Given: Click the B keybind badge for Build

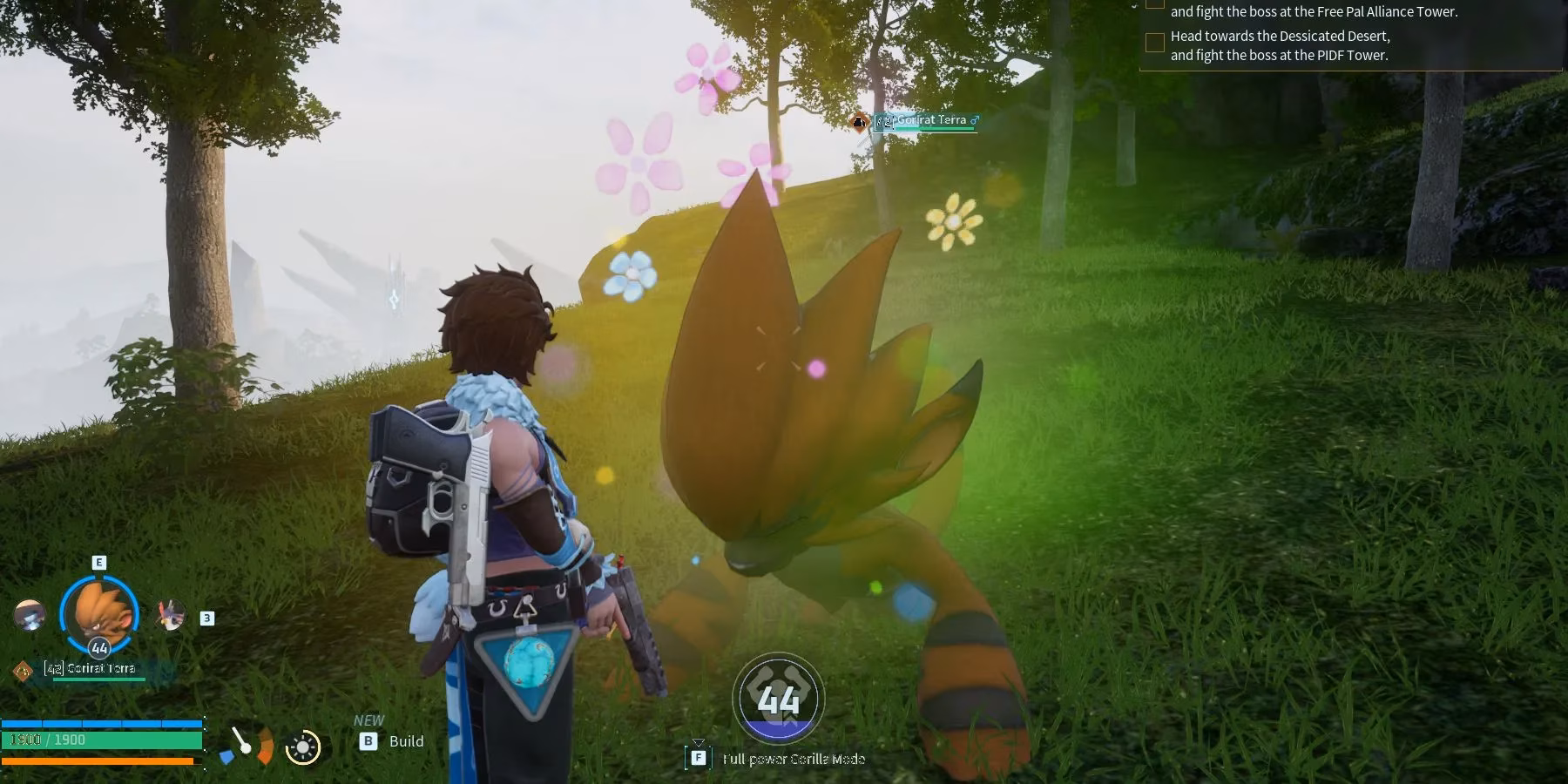Looking at the screenshot, I should (368, 741).
